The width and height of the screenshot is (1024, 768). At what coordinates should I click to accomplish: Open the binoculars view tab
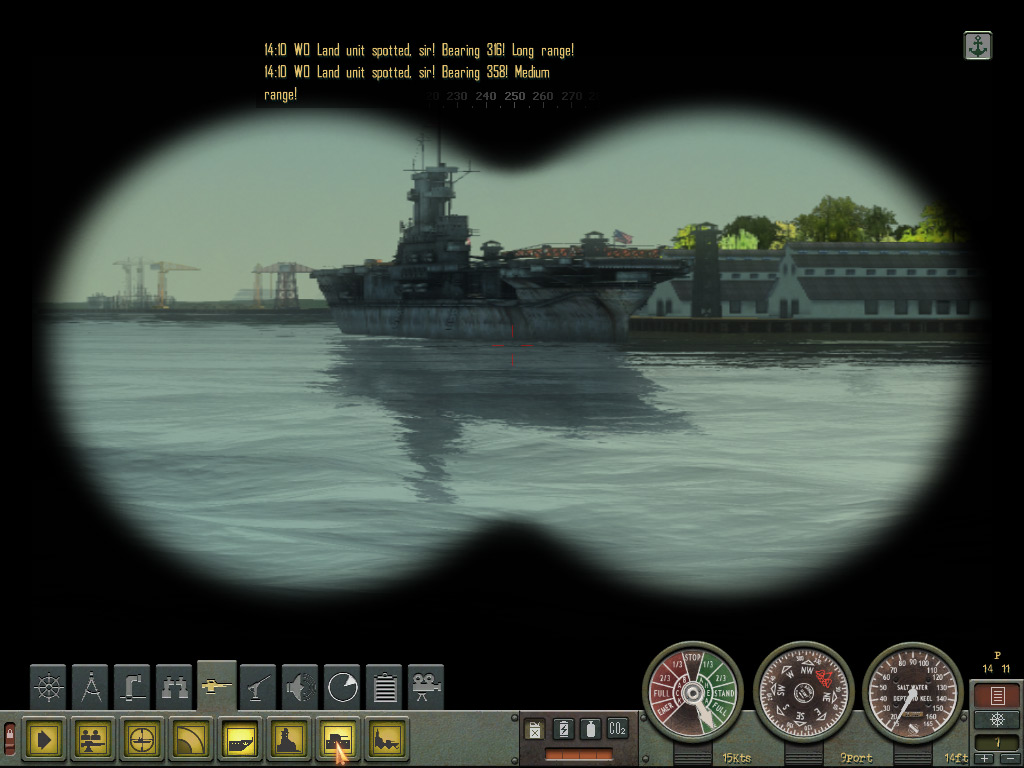pyautogui.click(x=175, y=688)
